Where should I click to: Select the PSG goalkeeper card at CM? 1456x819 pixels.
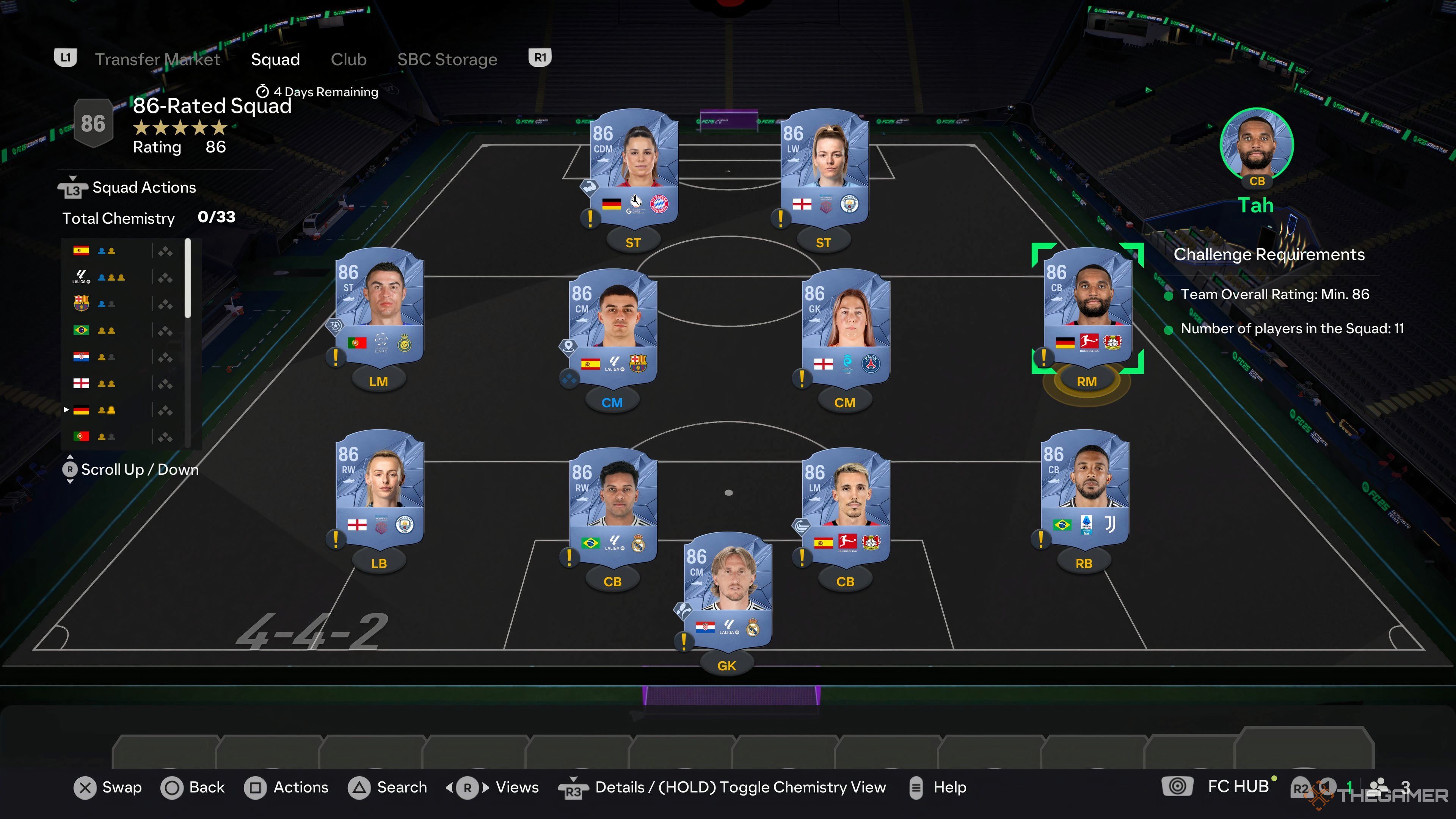(x=846, y=329)
